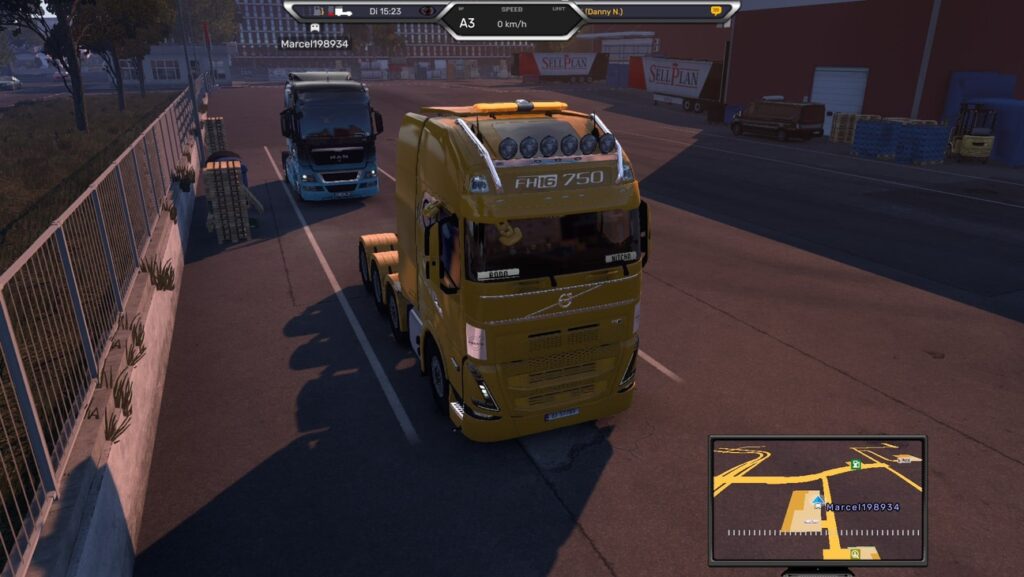
Task: Click the yellow chat bubble icon
Action: (715, 11)
